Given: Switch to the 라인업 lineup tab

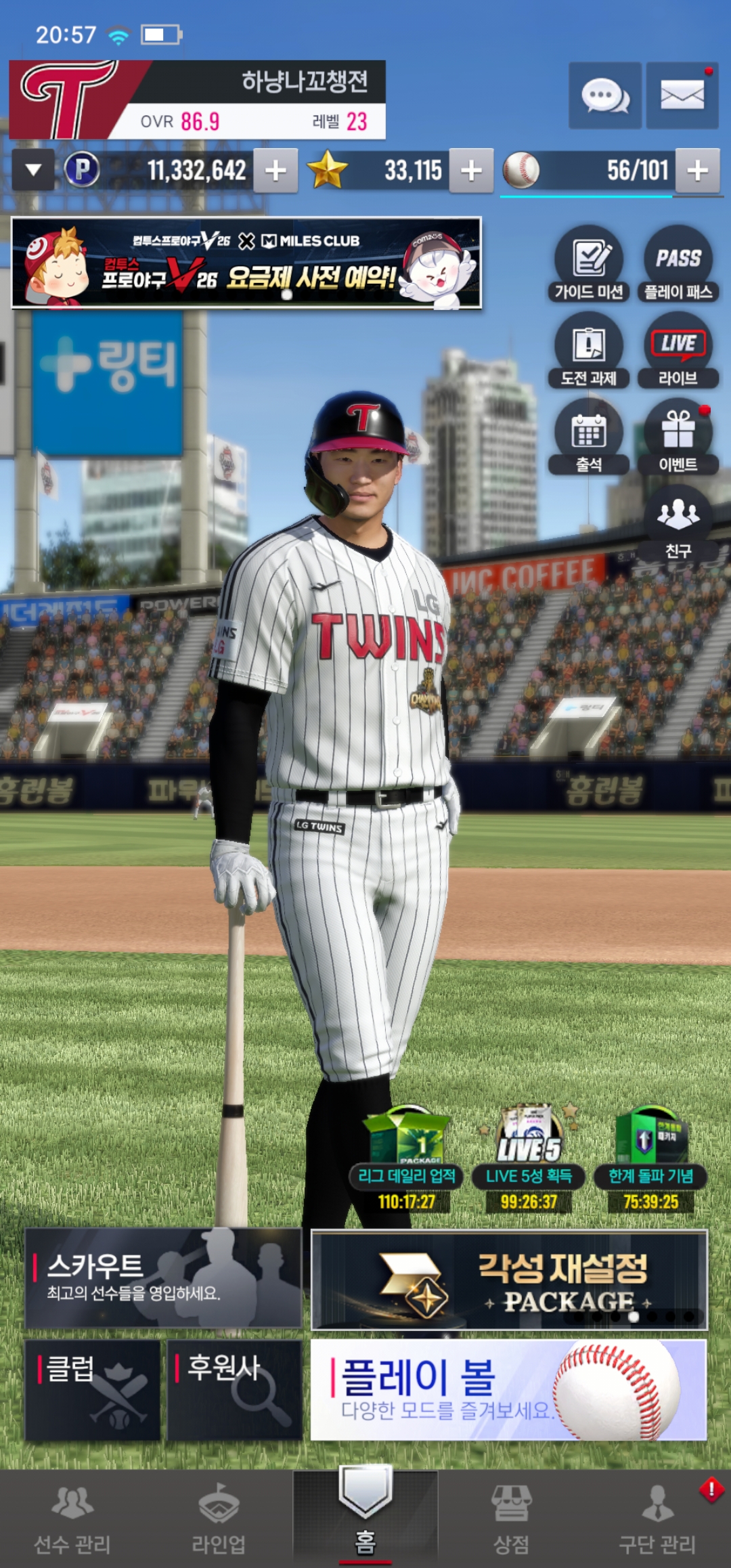Looking at the screenshot, I should coord(219,1519).
